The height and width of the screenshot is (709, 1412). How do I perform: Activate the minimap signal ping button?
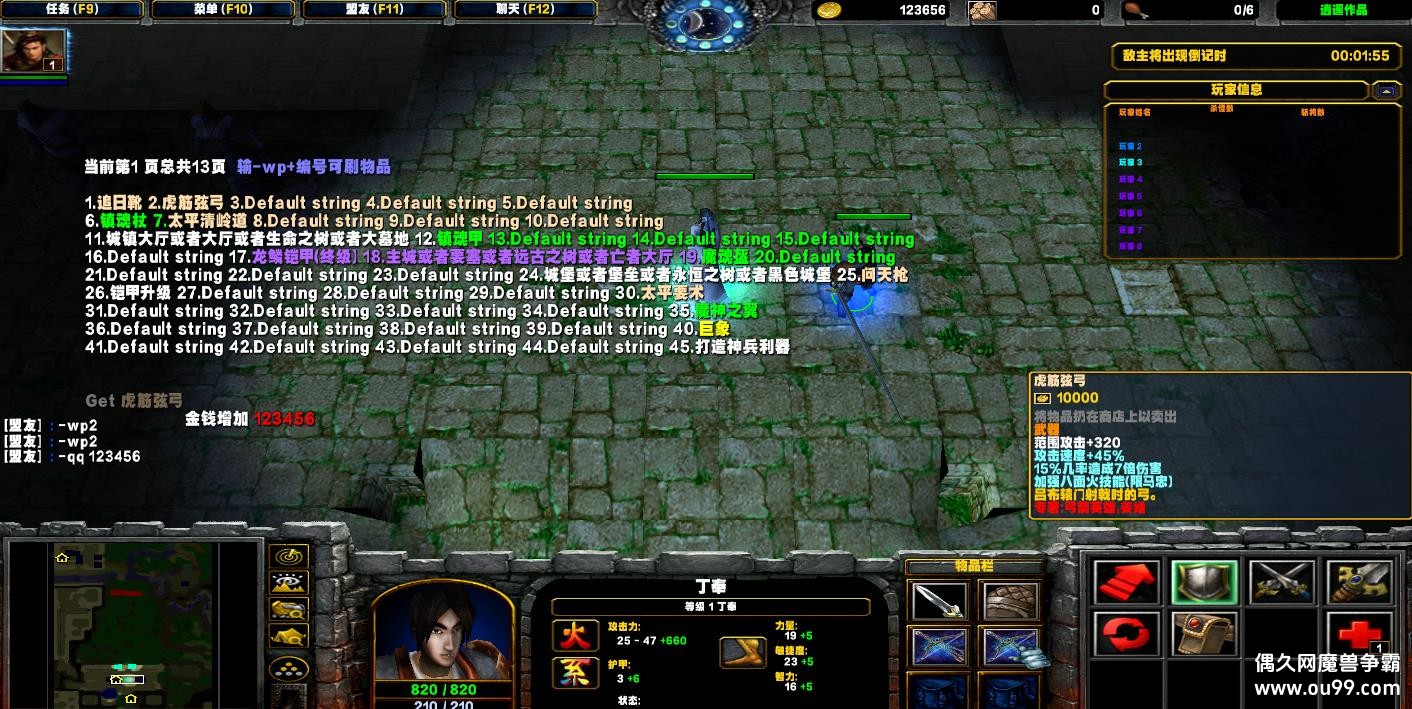[289, 557]
